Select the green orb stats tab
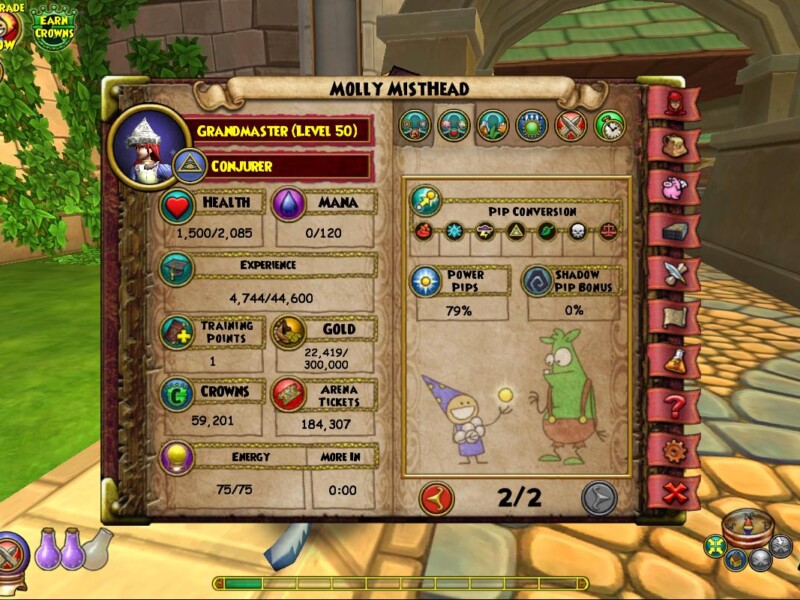The width and height of the screenshot is (800, 600). coord(532,125)
